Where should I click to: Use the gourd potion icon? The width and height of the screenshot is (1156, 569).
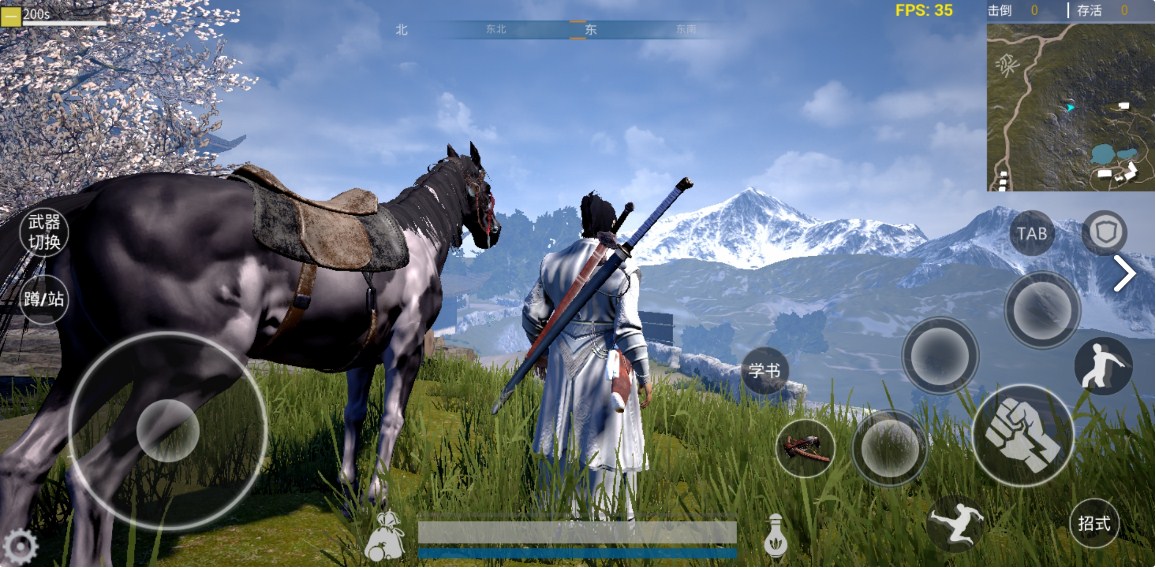tap(774, 536)
